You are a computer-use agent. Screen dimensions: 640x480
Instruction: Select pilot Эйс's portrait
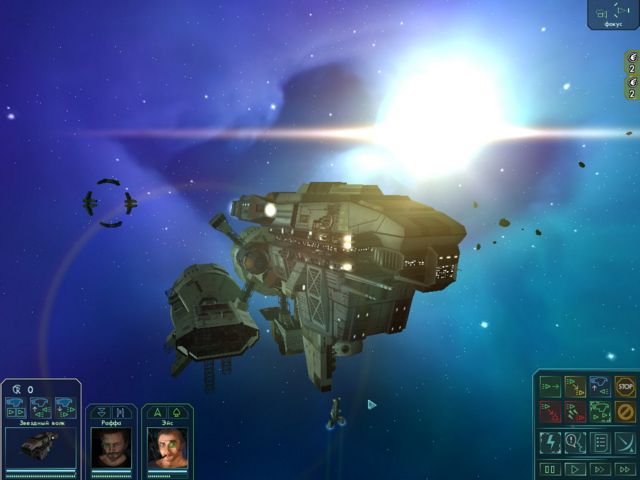pos(166,447)
